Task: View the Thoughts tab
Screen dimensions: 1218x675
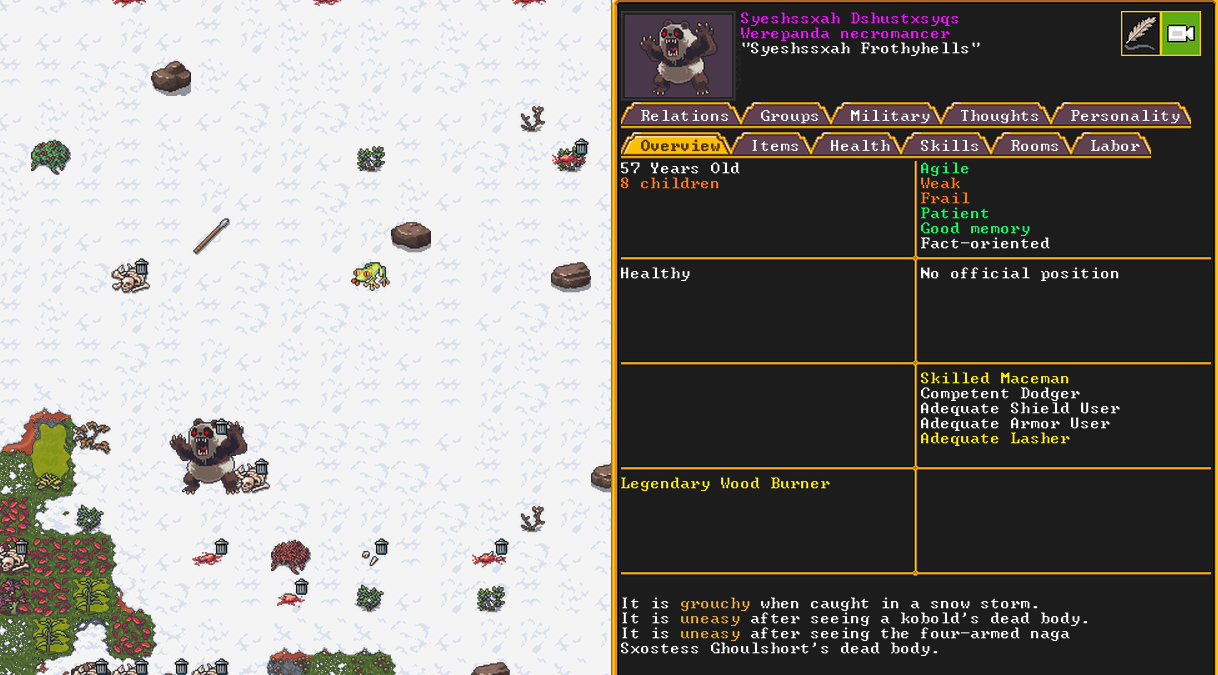Action: coord(999,116)
